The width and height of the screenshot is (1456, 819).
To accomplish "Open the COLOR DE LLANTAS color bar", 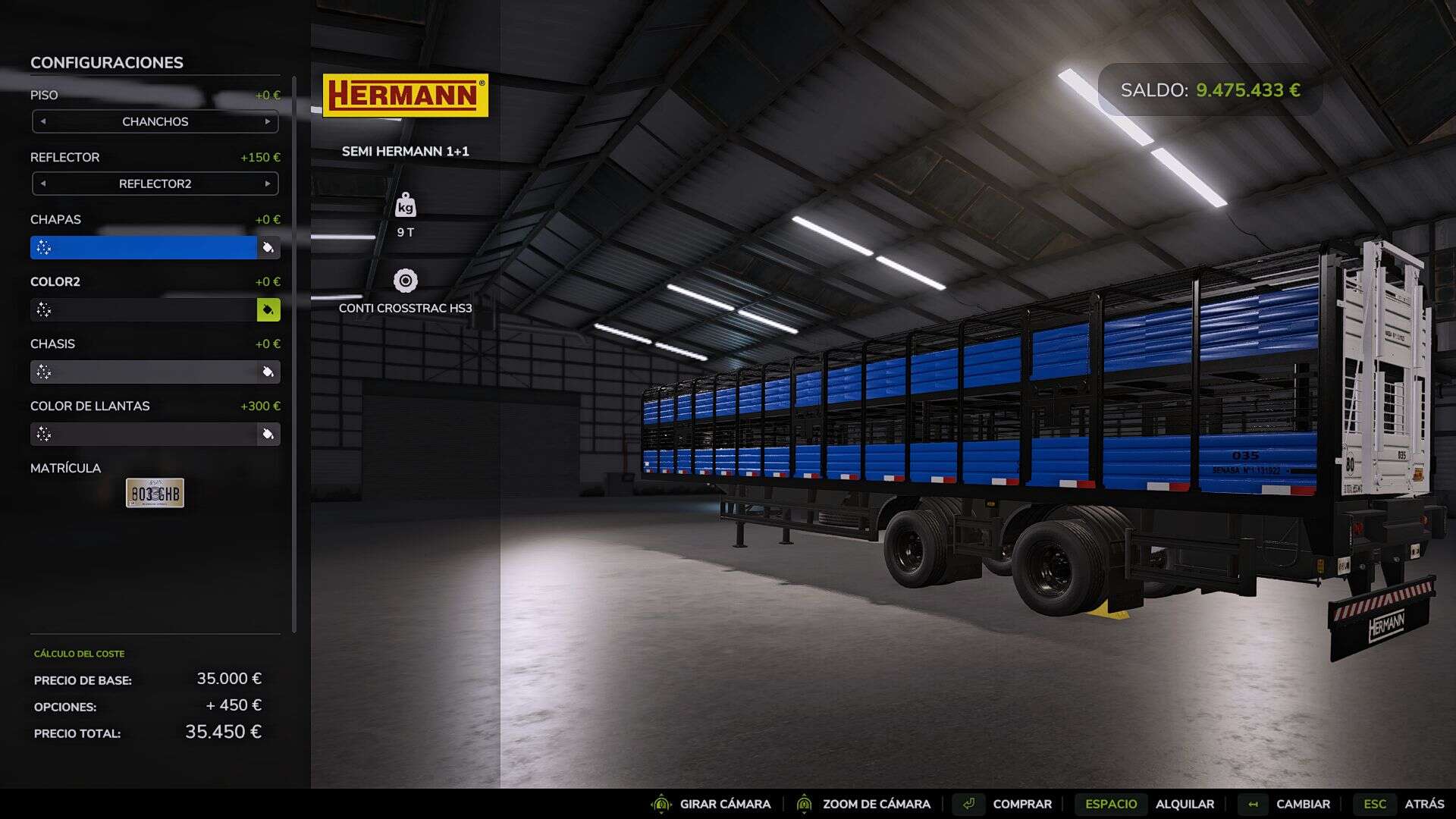I will [144, 434].
